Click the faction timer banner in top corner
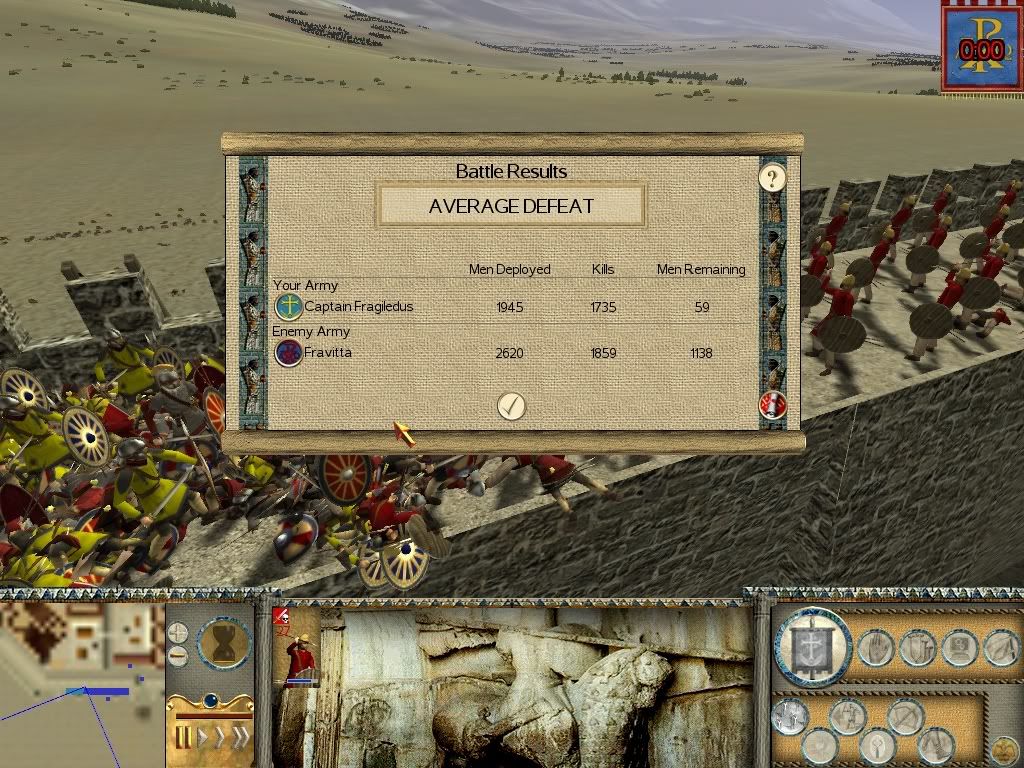1024x768 pixels. coord(981,46)
